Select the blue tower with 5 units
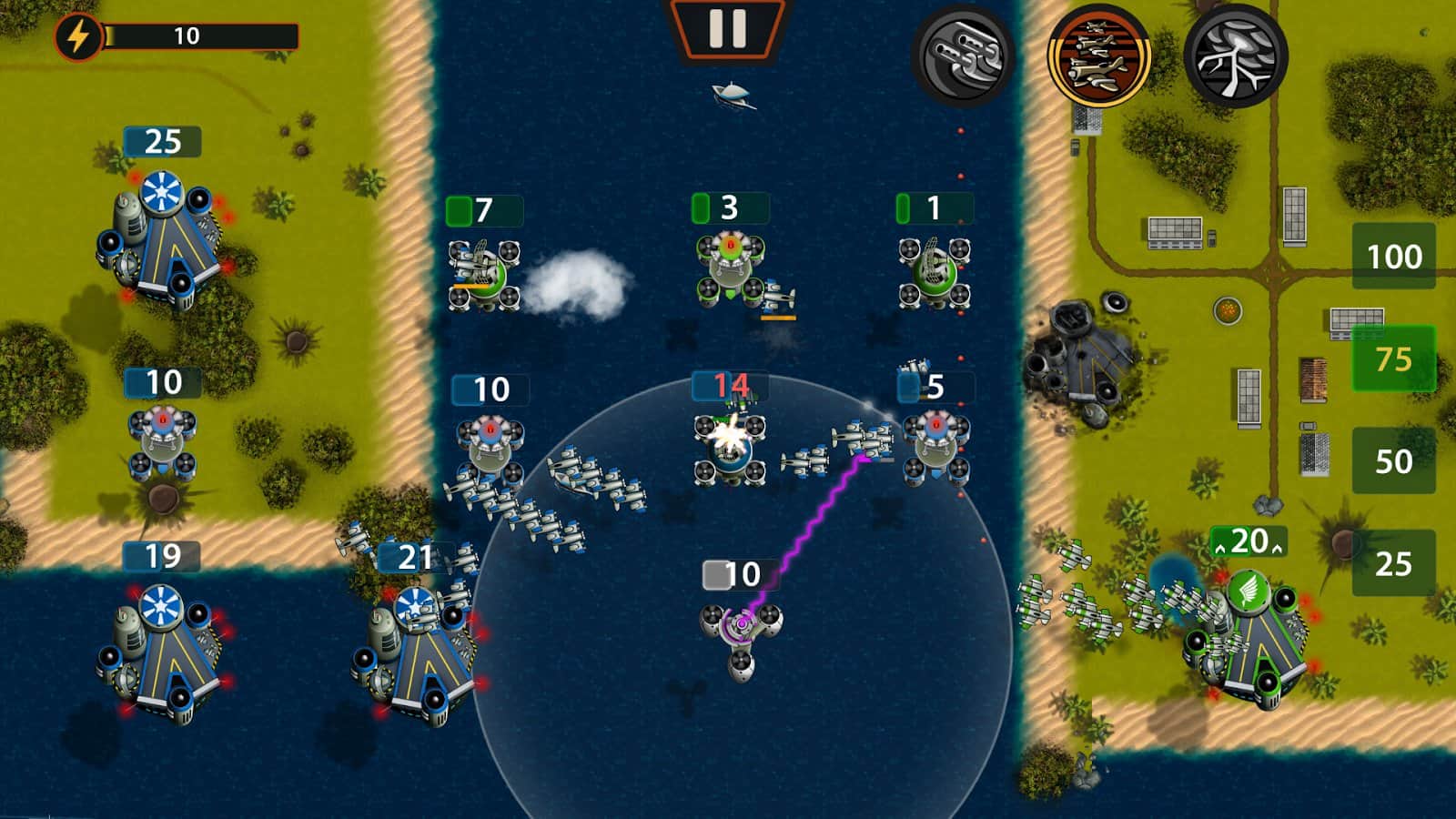Viewport: 1456px width, 819px height. [935, 446]
